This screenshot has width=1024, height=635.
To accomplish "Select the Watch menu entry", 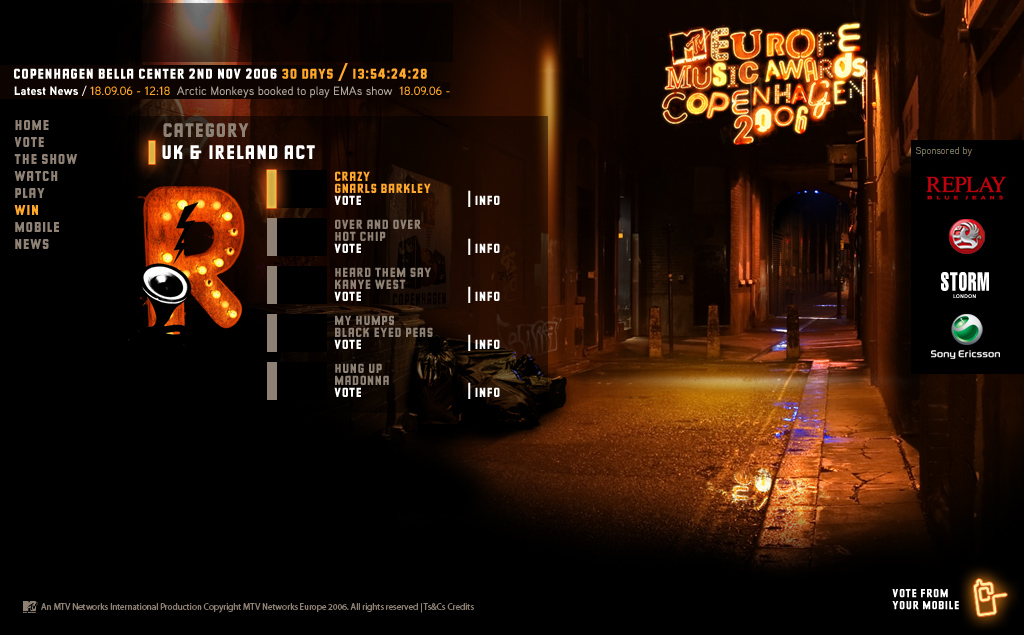I will [36, 176].
